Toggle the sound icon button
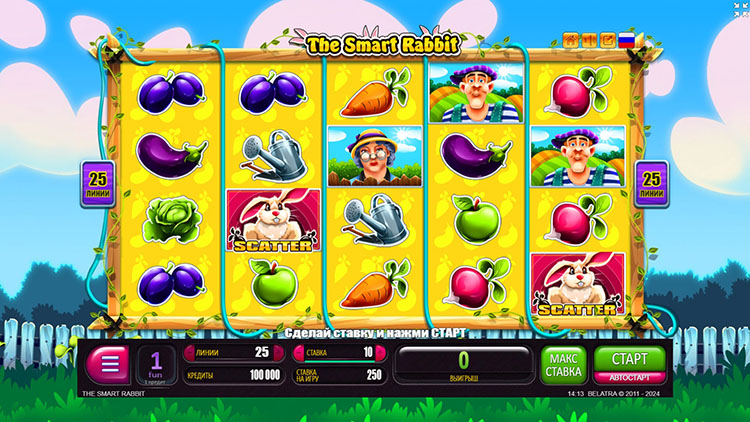This screenshot has width=750, height=422. 588,40
